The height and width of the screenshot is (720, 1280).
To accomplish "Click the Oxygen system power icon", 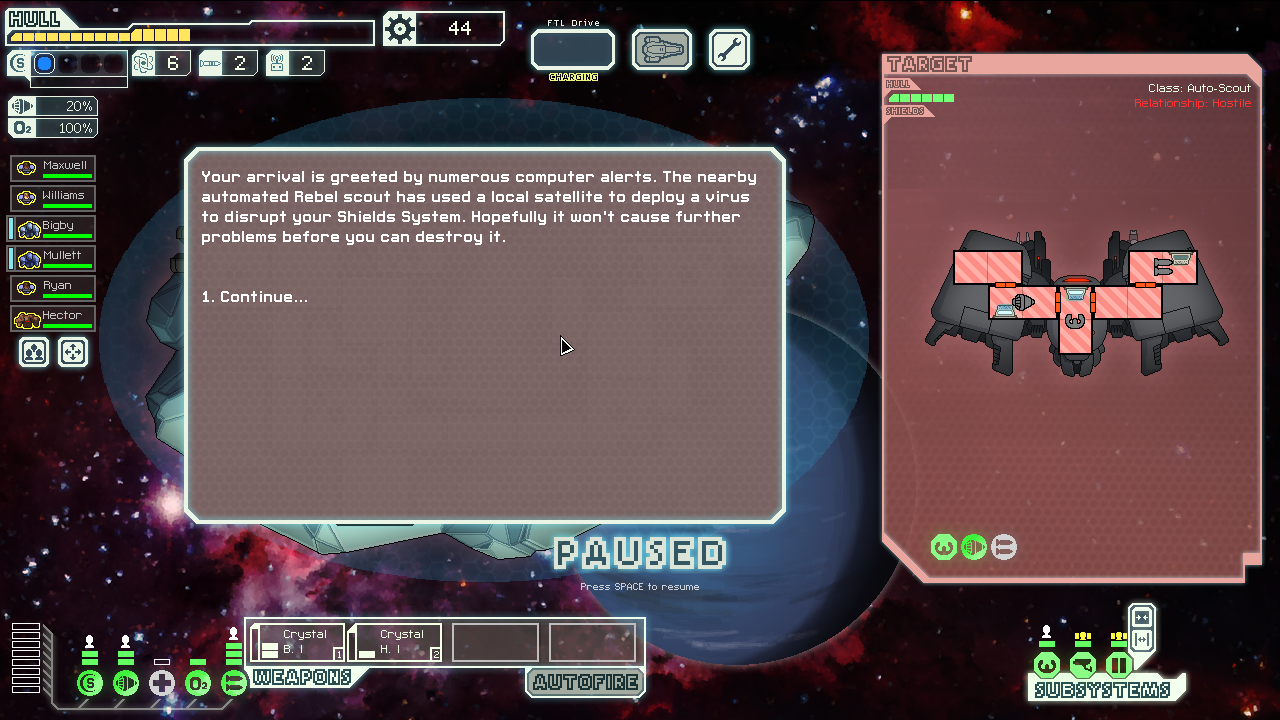I will coord(198,684).
